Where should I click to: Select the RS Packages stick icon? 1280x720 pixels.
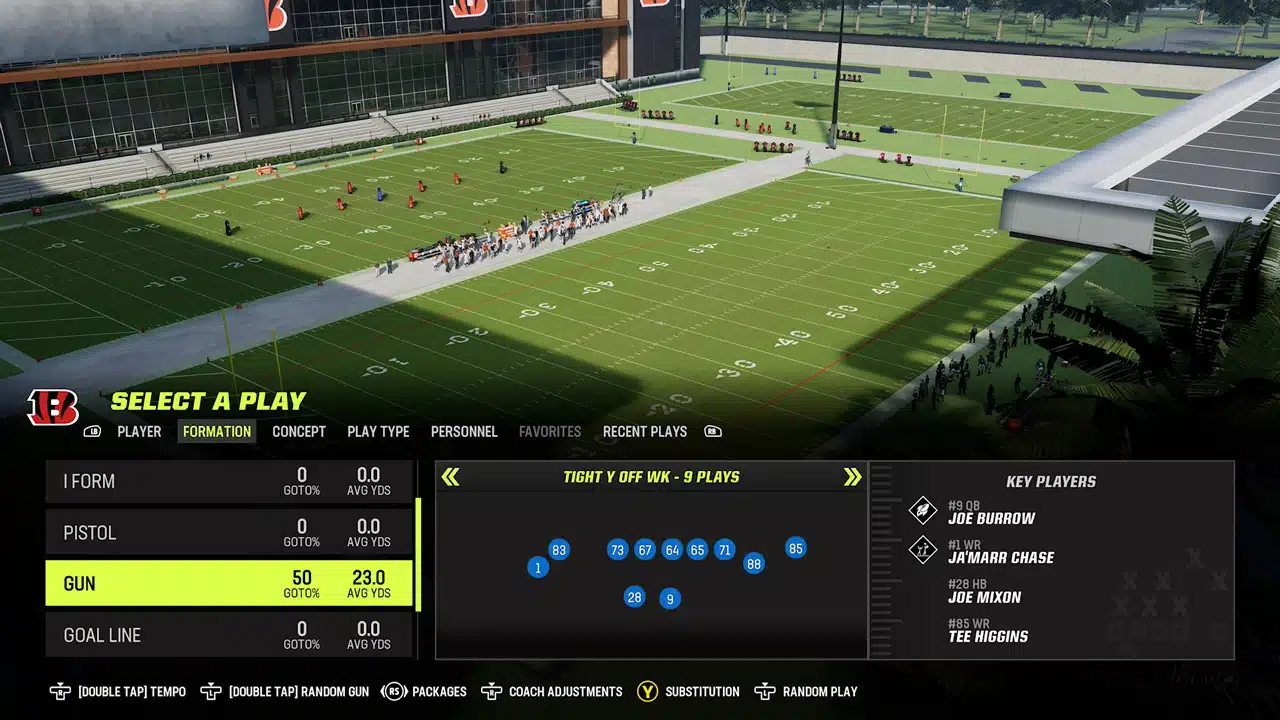[x=394, y=691]
